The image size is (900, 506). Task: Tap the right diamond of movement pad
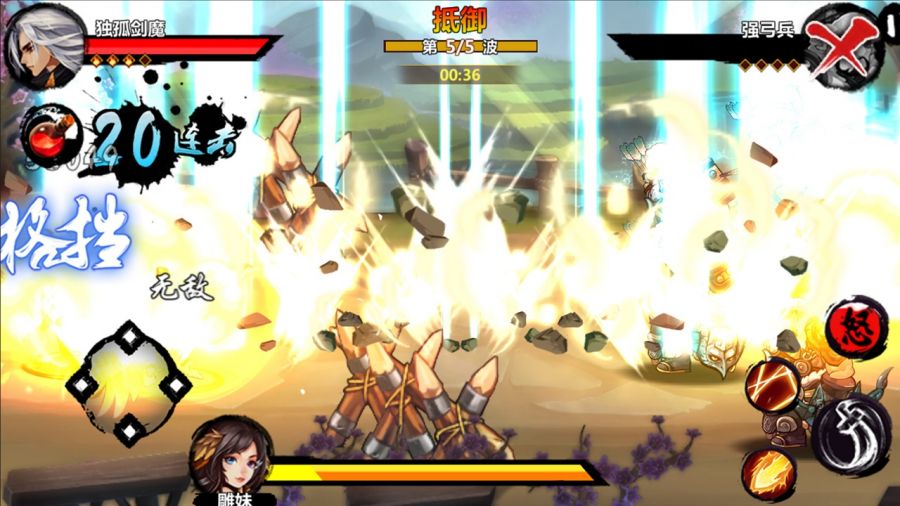click(x=176, y=384)
